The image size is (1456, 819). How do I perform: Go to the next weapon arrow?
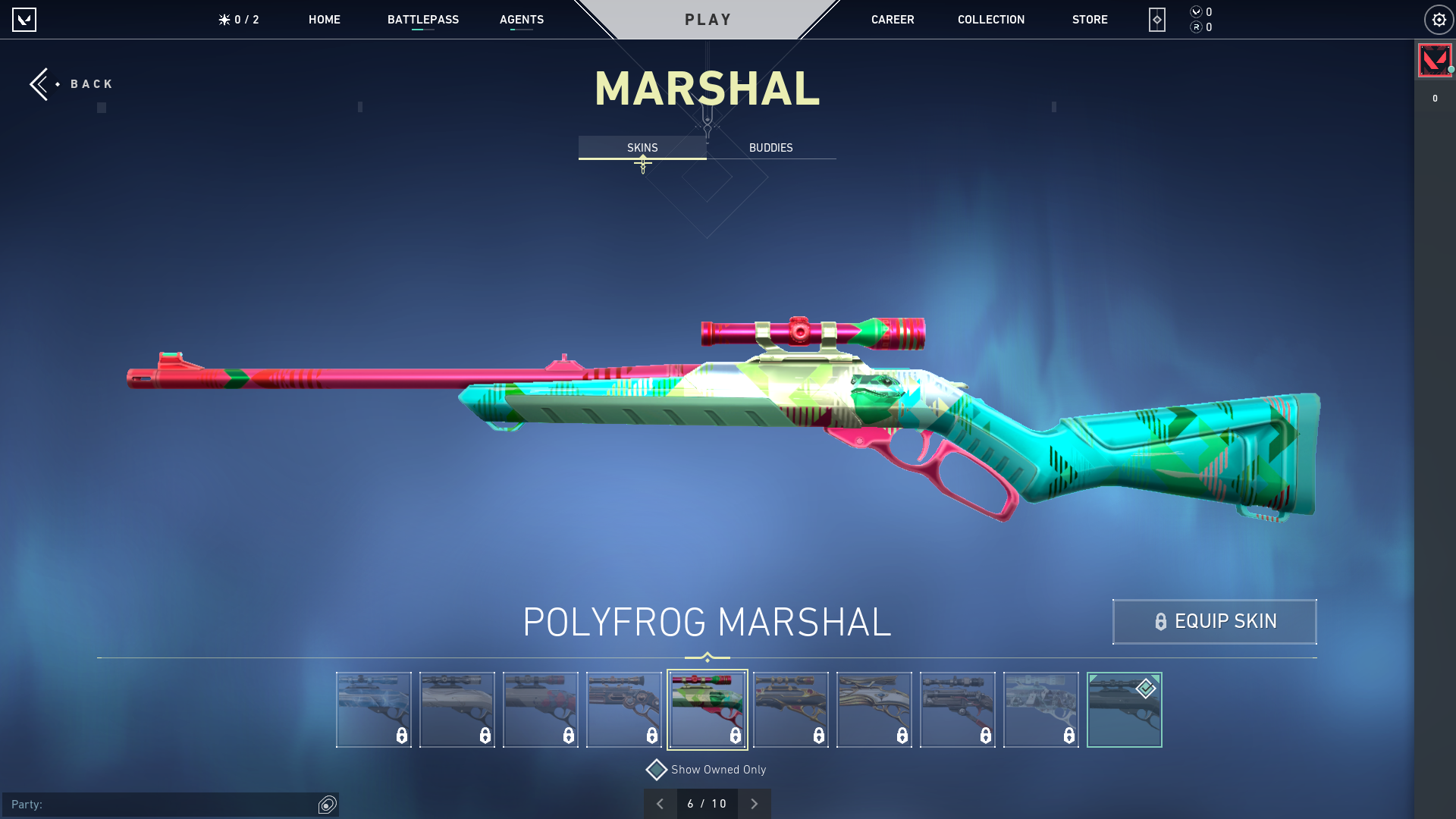coord(754,804)
